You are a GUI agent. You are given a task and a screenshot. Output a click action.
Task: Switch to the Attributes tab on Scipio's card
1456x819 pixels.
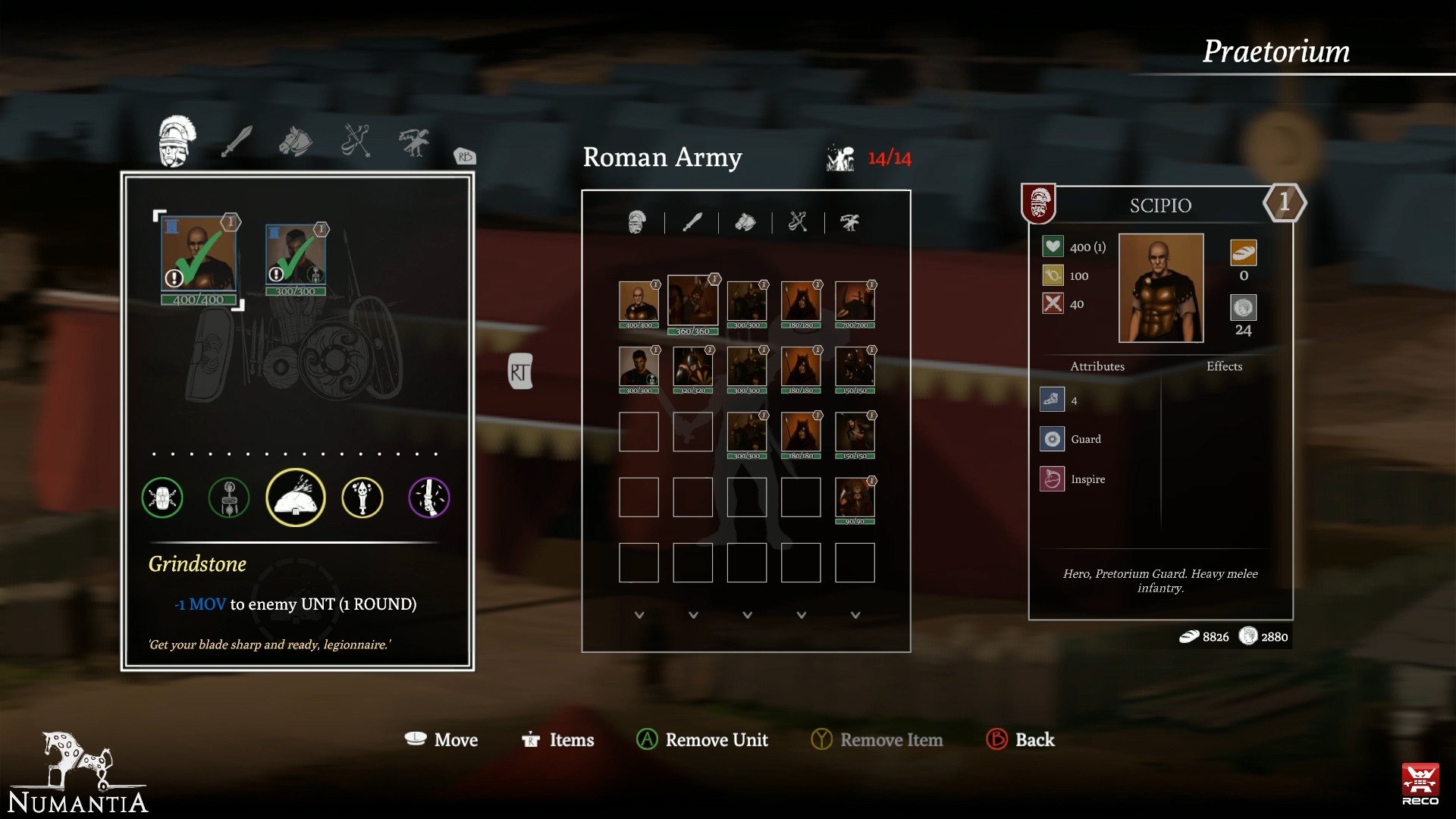point(1097,366)
